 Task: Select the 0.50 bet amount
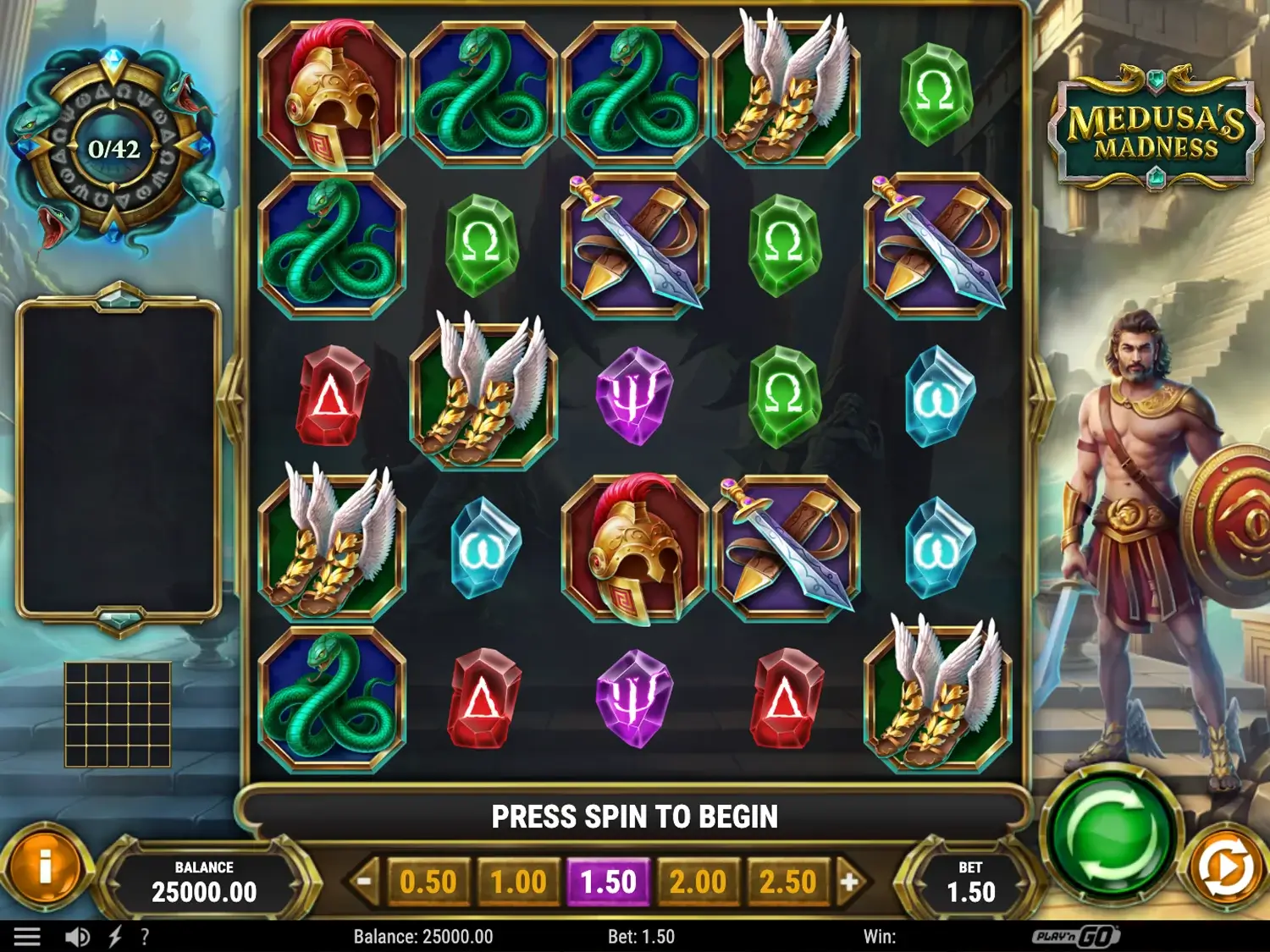(428, 883)
